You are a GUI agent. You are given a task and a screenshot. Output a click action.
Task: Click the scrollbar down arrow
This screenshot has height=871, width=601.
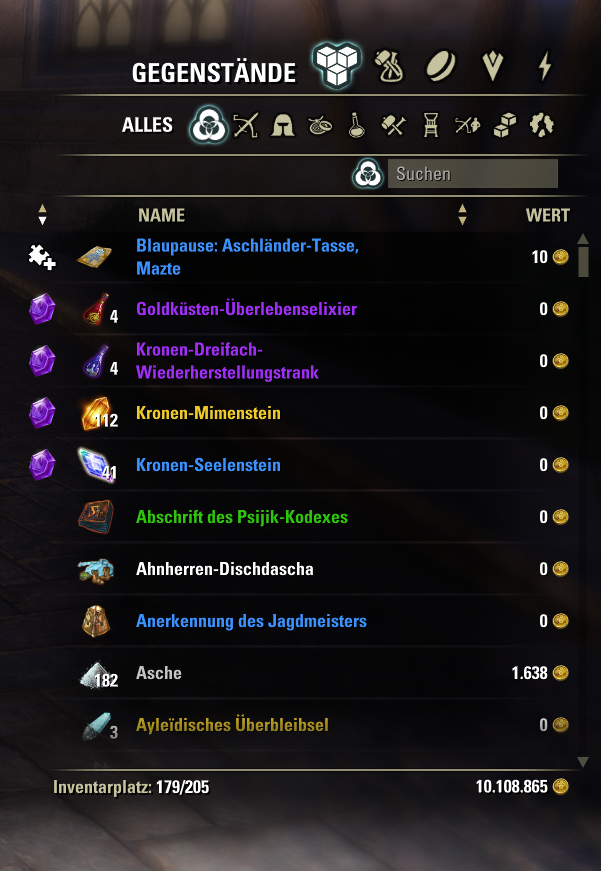[584, 762]
